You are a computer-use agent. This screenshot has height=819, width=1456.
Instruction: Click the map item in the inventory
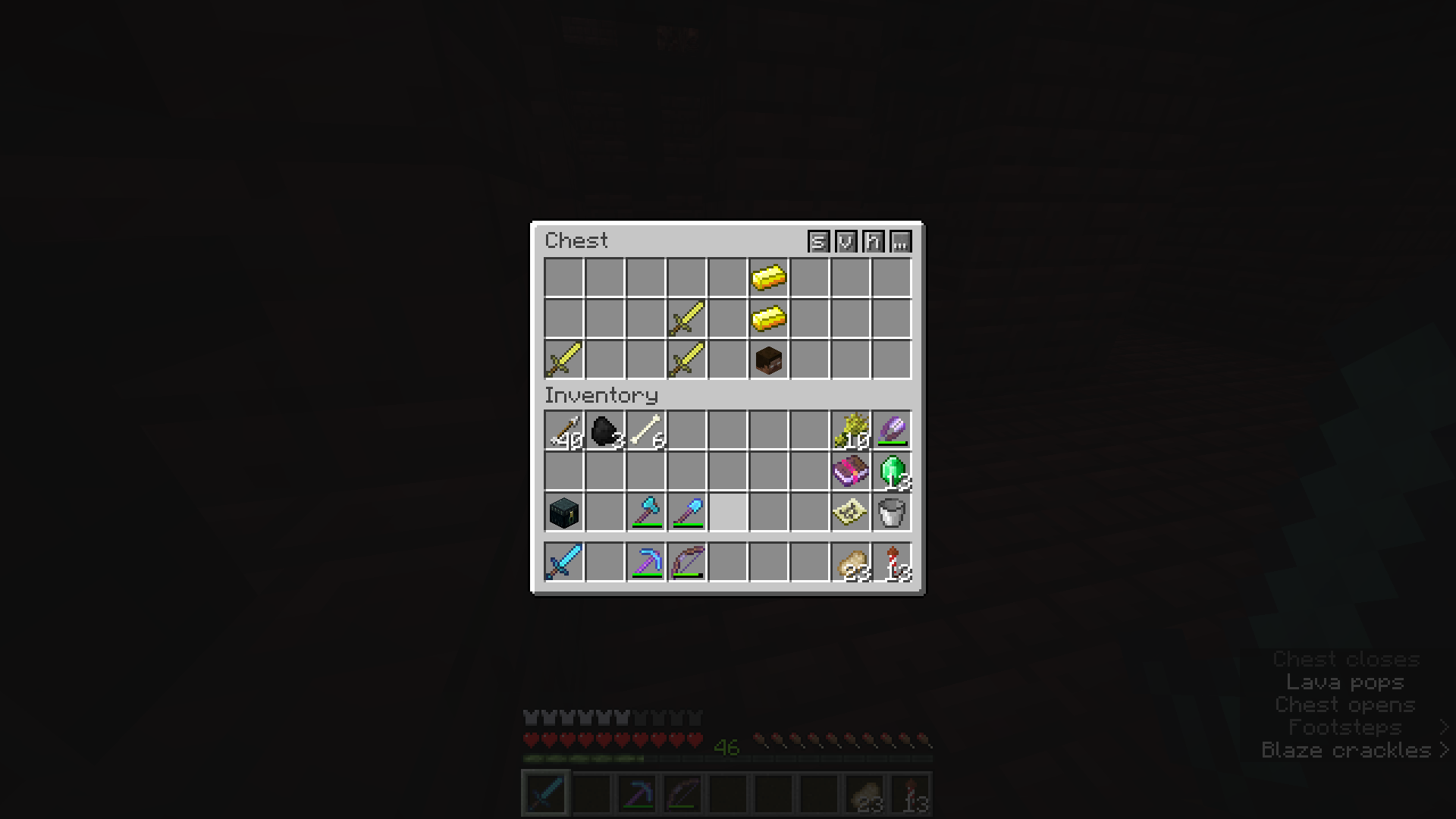(x=850, y=513)
